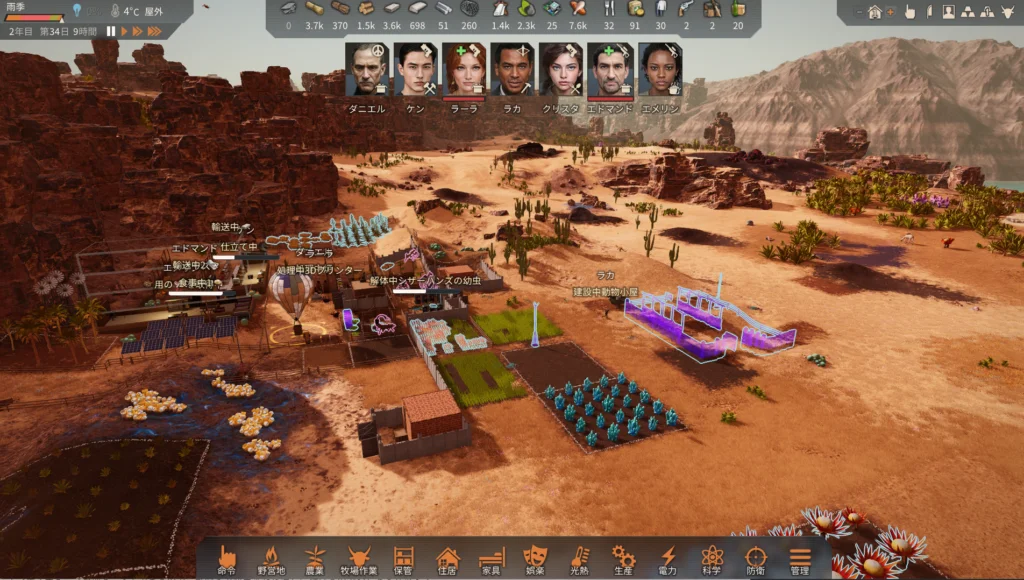Open the 保管 storage menu
The height and width of the screenshot is (580, 1024).
click(x=403, y=559)
